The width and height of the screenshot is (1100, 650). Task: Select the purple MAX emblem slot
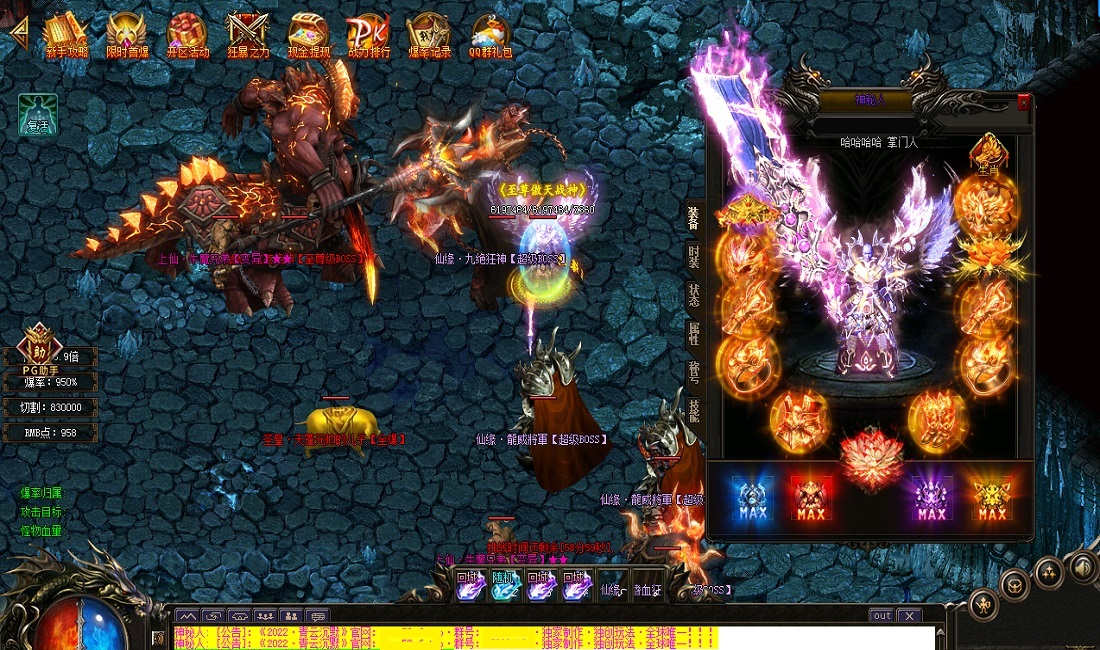click(x=931, y=498)
